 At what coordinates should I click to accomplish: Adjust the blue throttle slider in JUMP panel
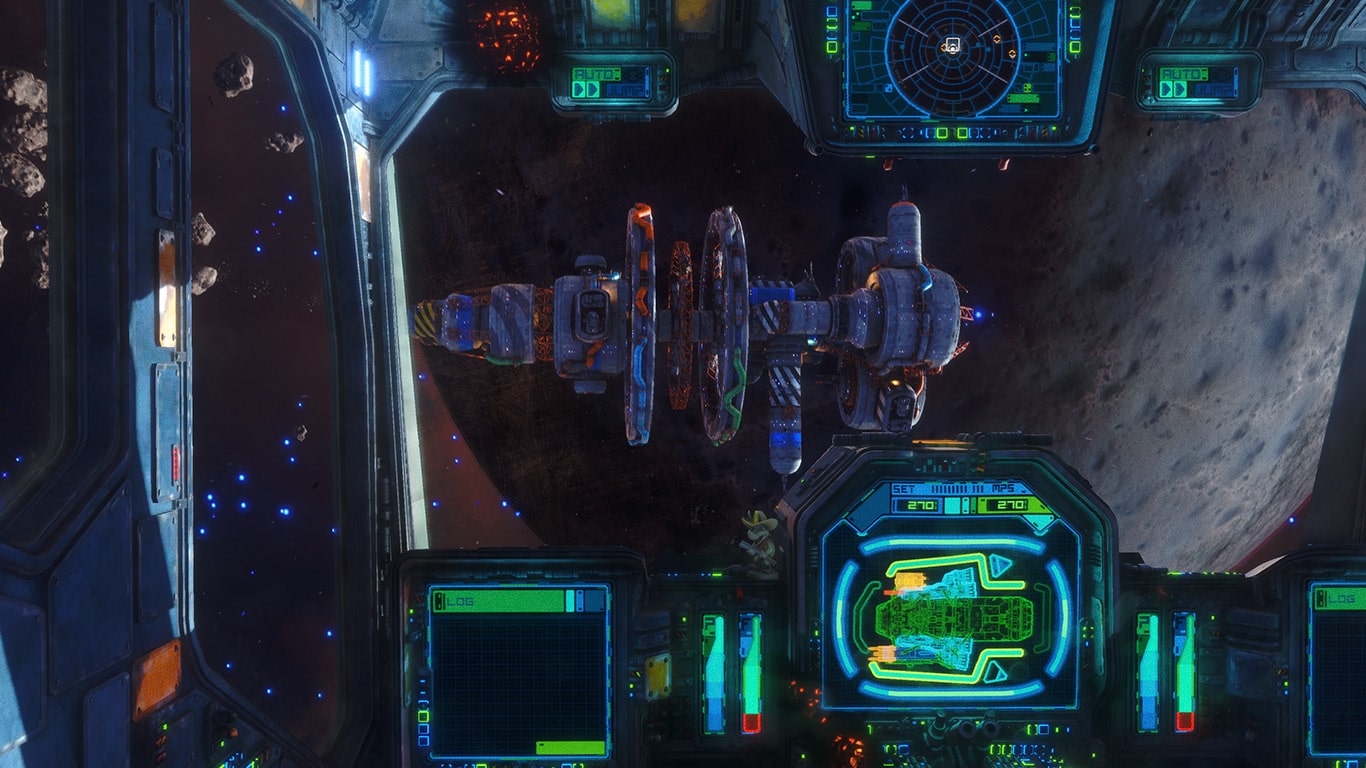coord(647,82)
